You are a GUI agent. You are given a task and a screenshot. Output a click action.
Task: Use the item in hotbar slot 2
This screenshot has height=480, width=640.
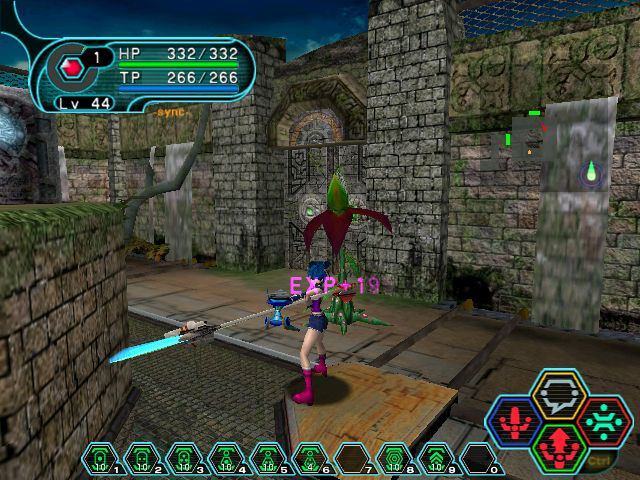click(140, 458)
